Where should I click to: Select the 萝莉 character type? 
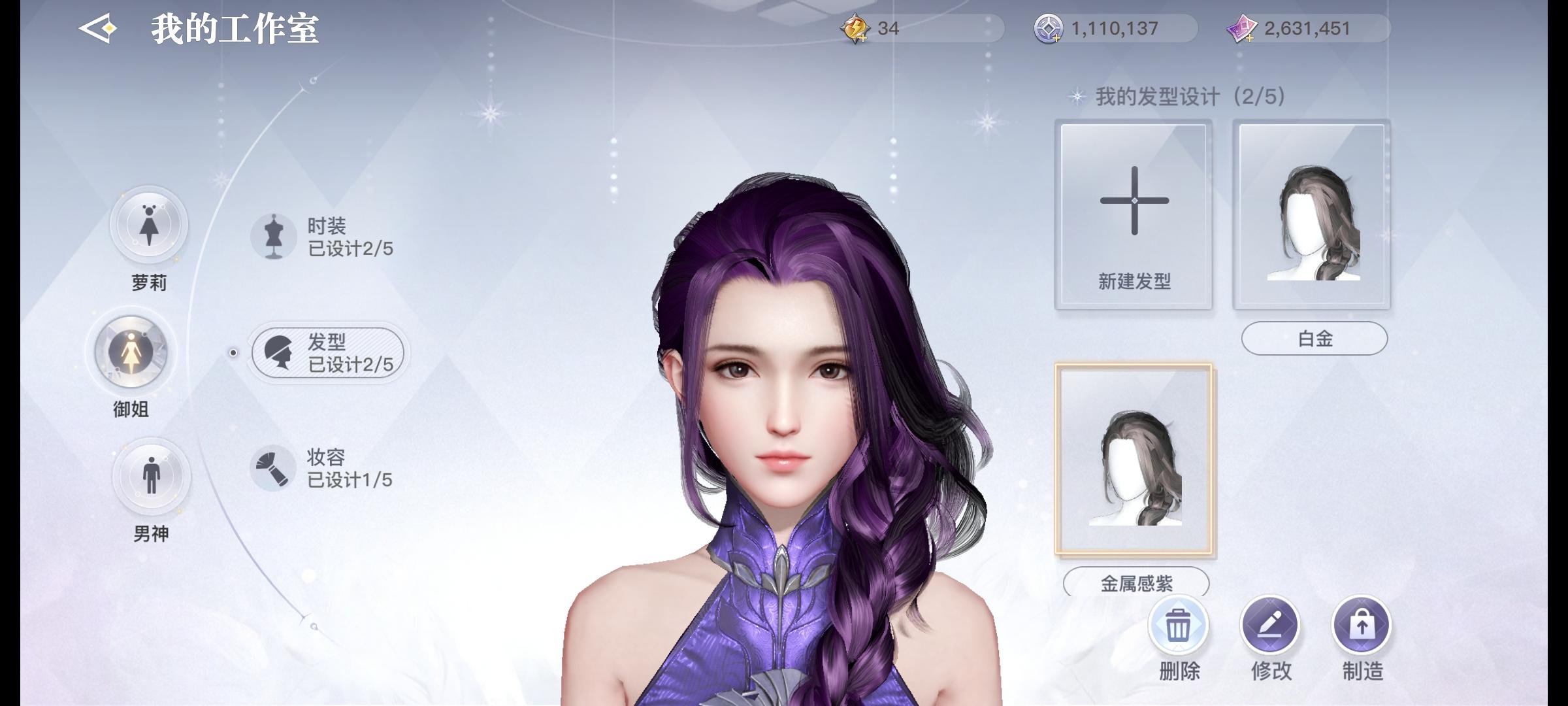click(149, 225)
